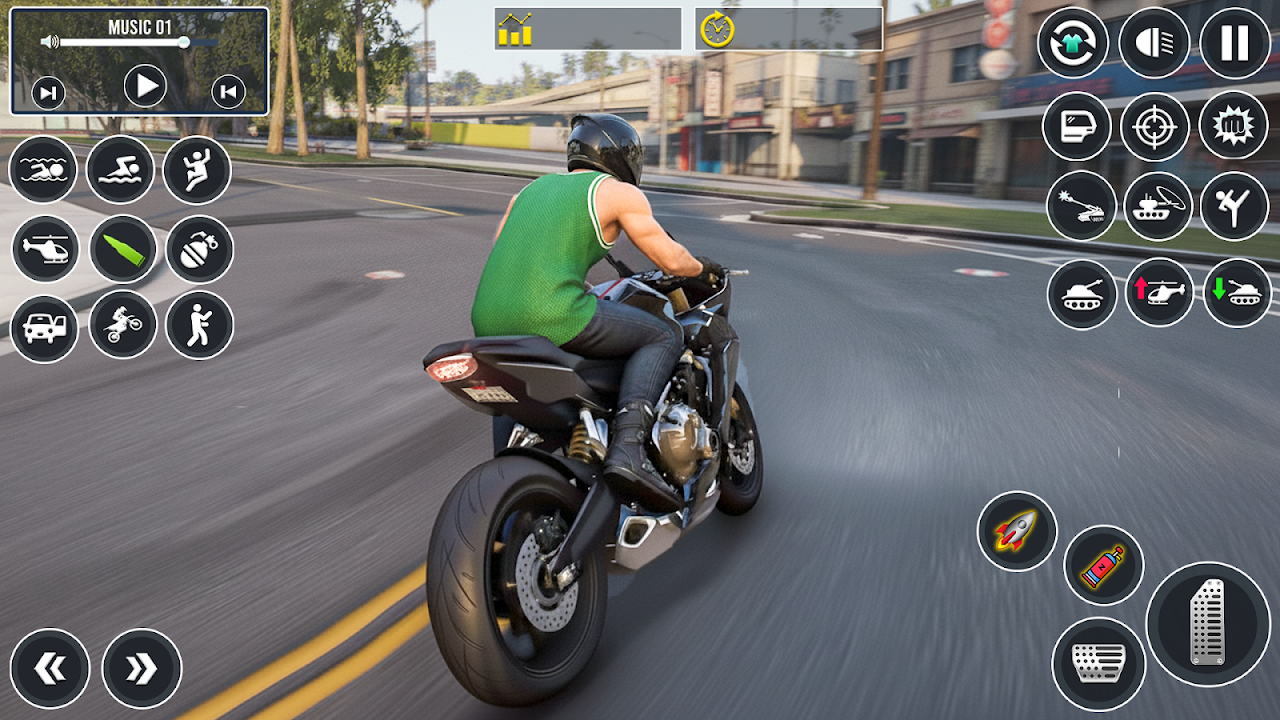Summon the helicopter from the left panel
1280x720 pixels.
[x=45, y=248]
